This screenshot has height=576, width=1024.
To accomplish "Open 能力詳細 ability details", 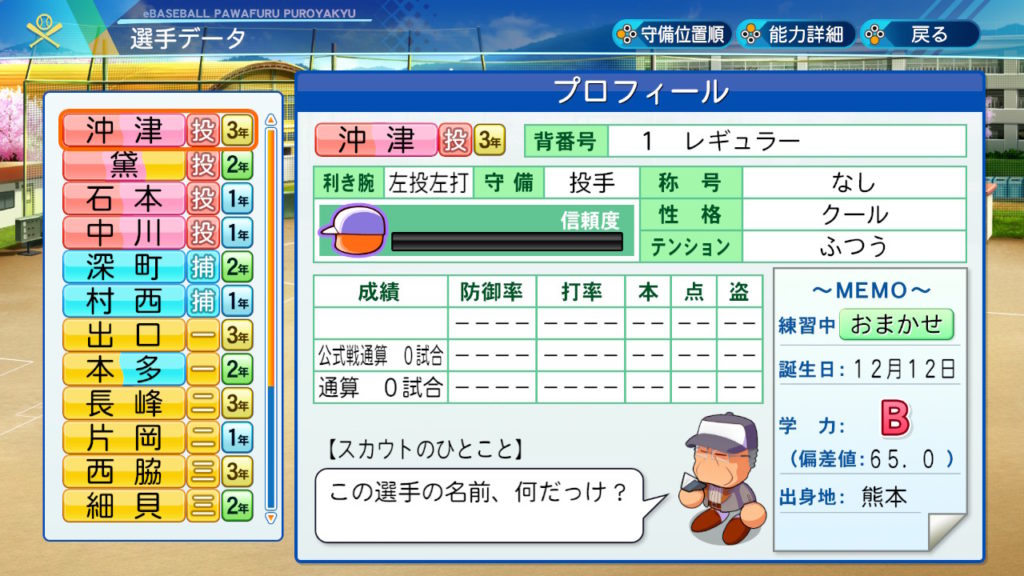I will 795,34.
